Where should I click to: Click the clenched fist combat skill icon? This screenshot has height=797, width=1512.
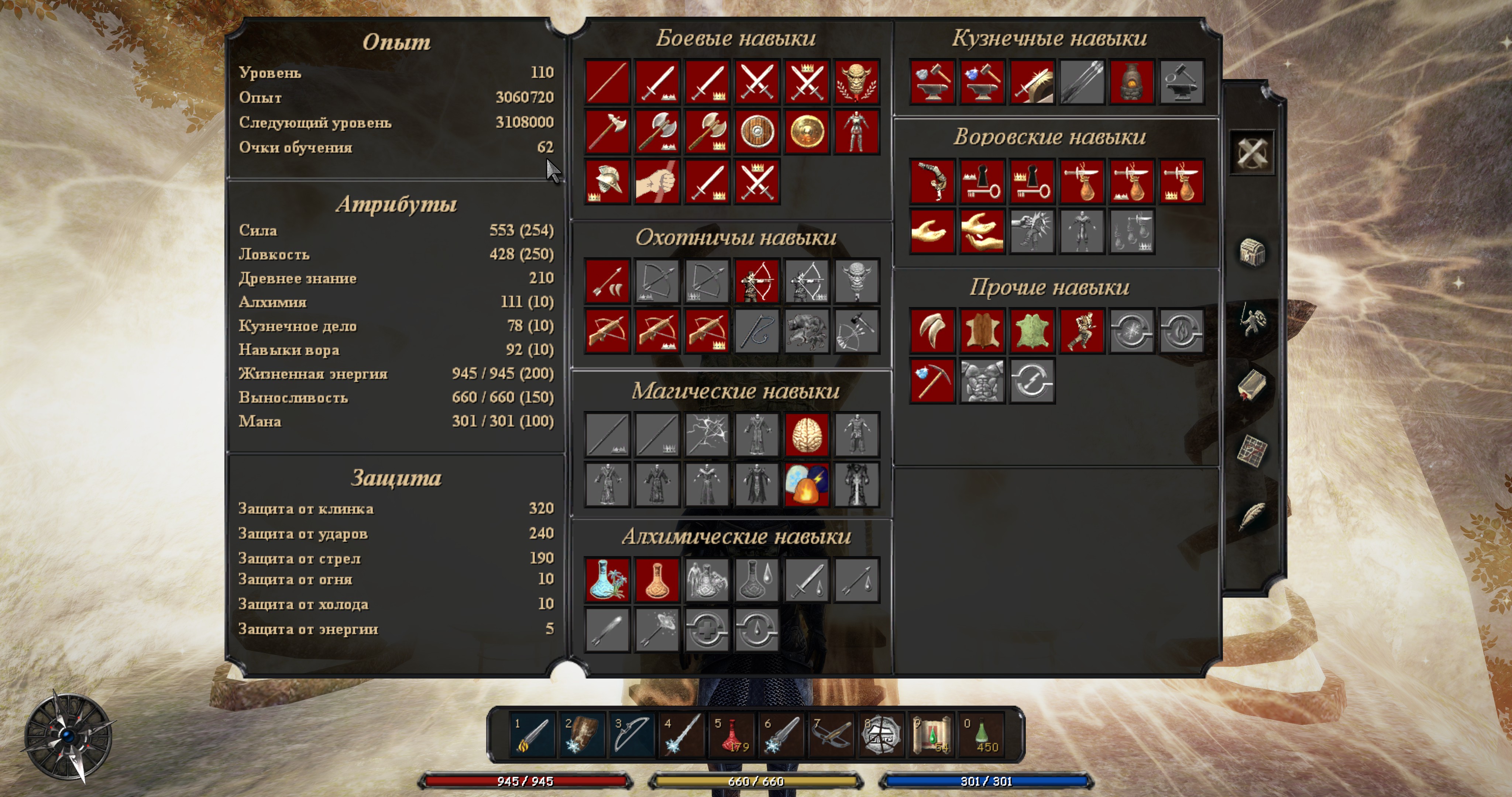657,181
